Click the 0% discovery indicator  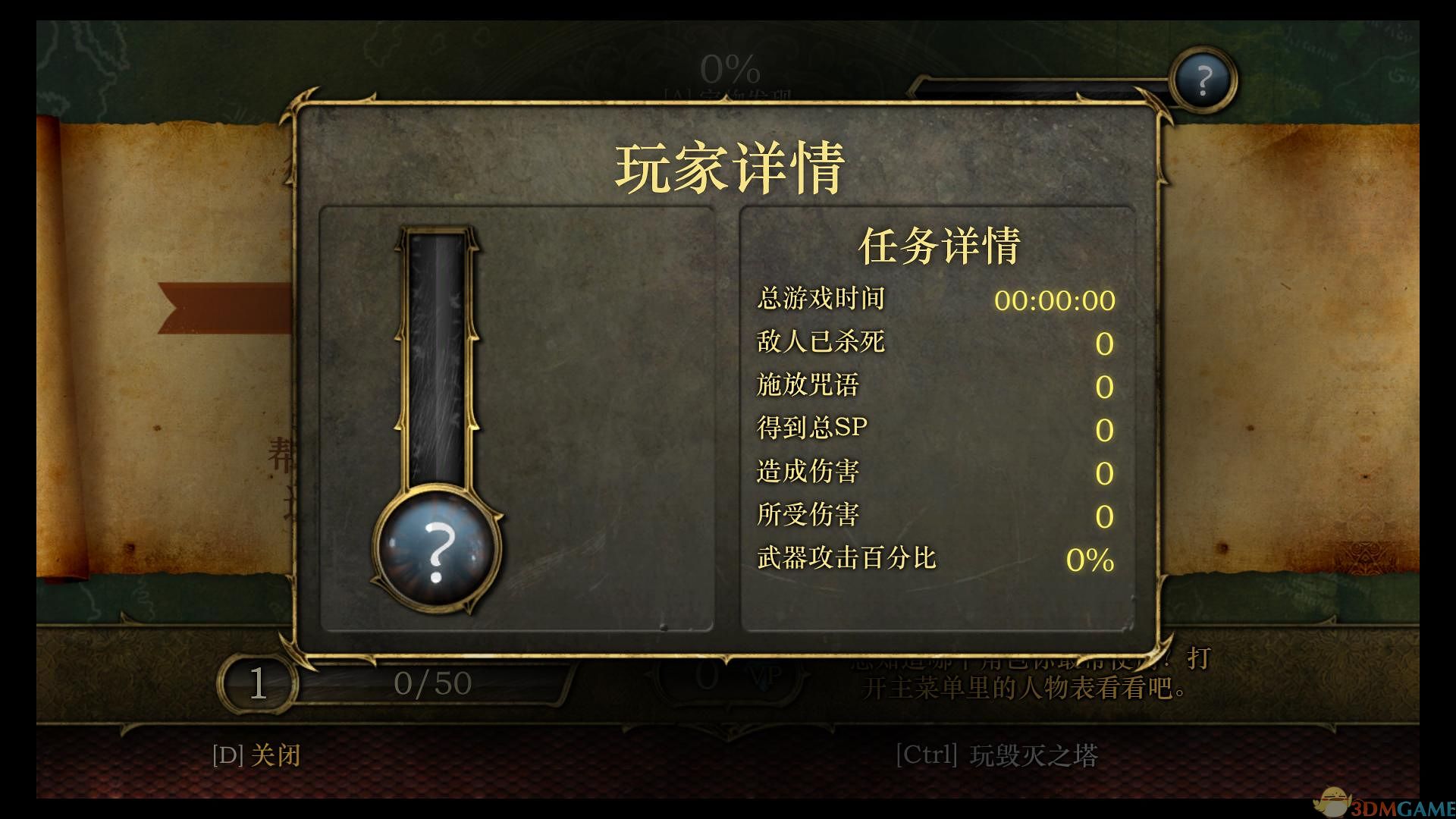(730, 71)
